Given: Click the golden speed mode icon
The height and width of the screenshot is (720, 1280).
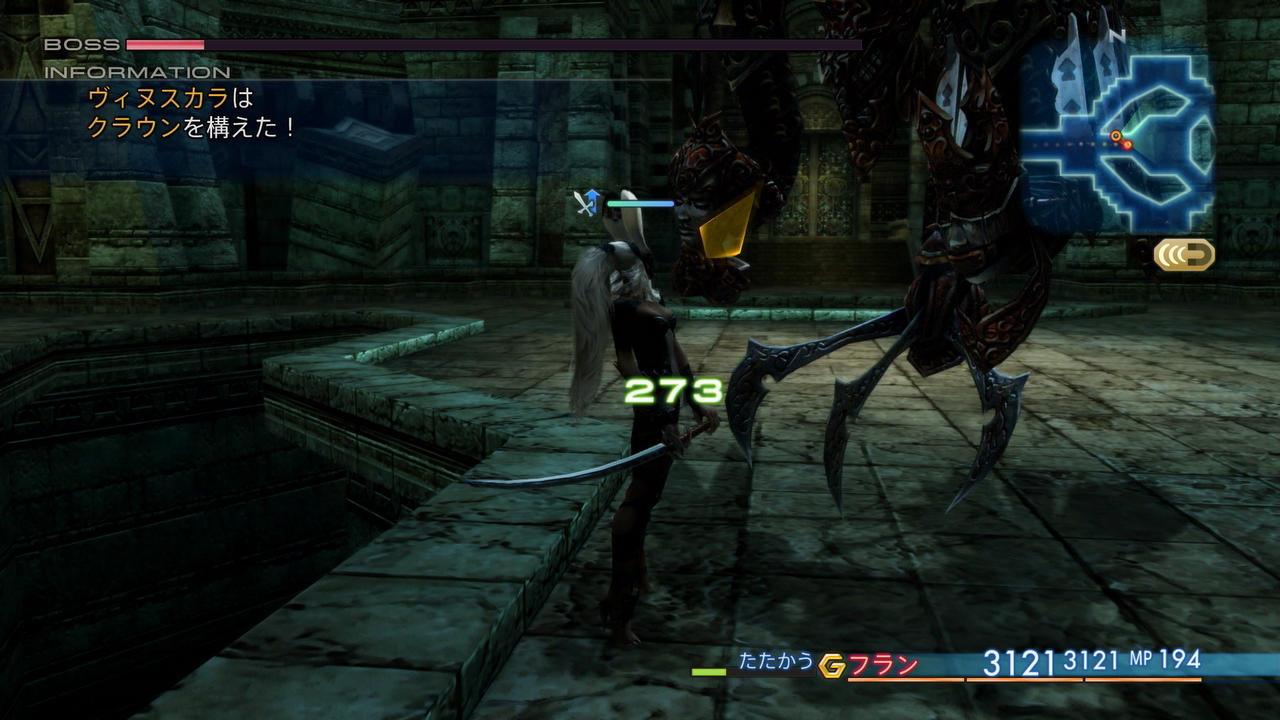Looking at the screenshot, I should (x=1185, y=254).
